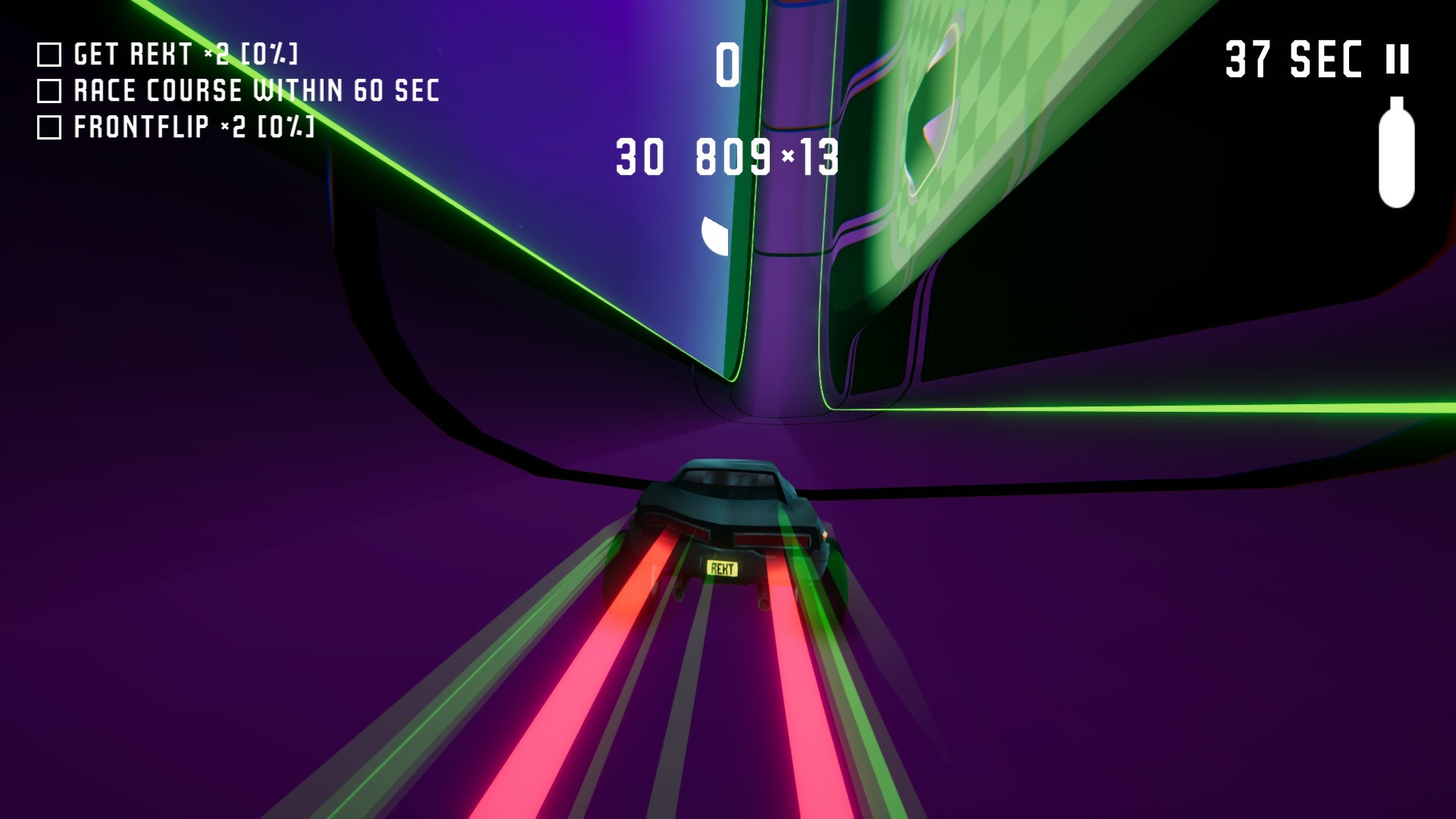Pause the game with the pause icon

(x=1397, y=59)
